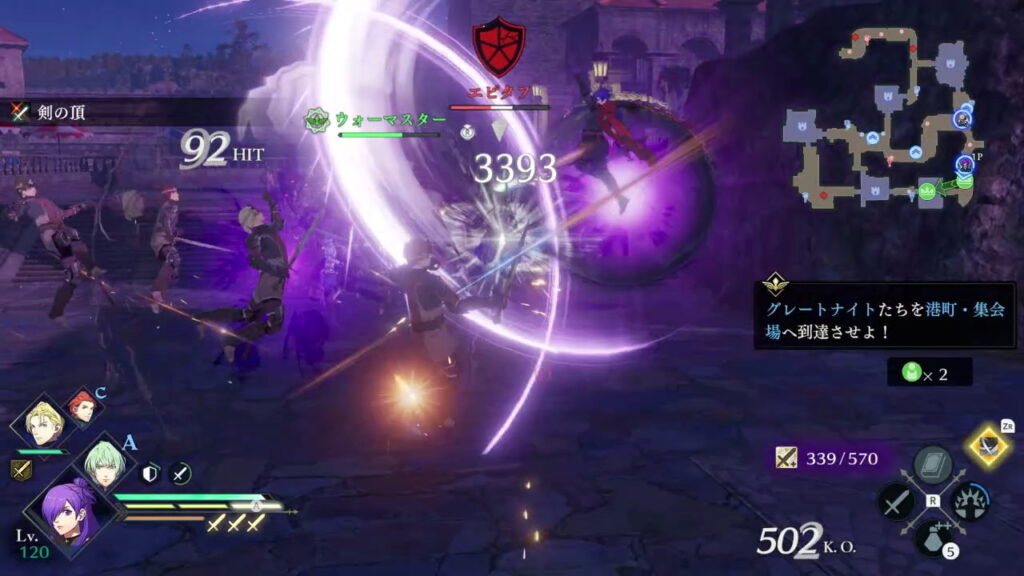This screenshot has height=576, width=1024.
Task: Click the red enemy shield emblem
Action: point(499,45)
